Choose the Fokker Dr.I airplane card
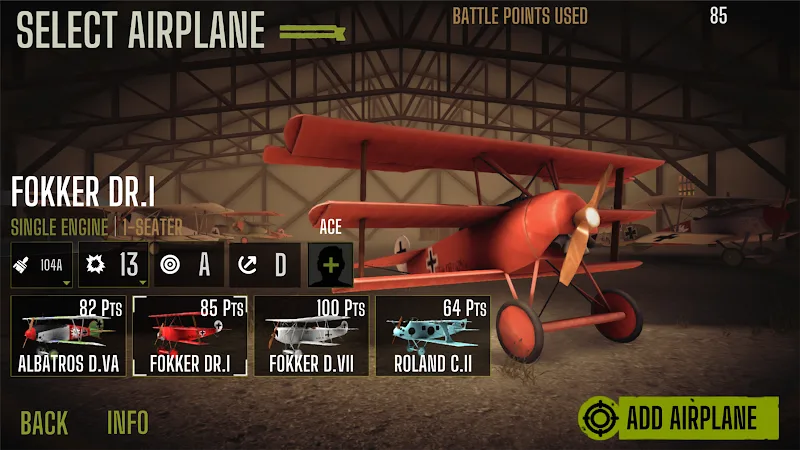Viewport: 800px width, 450px height. pos(190,336)
